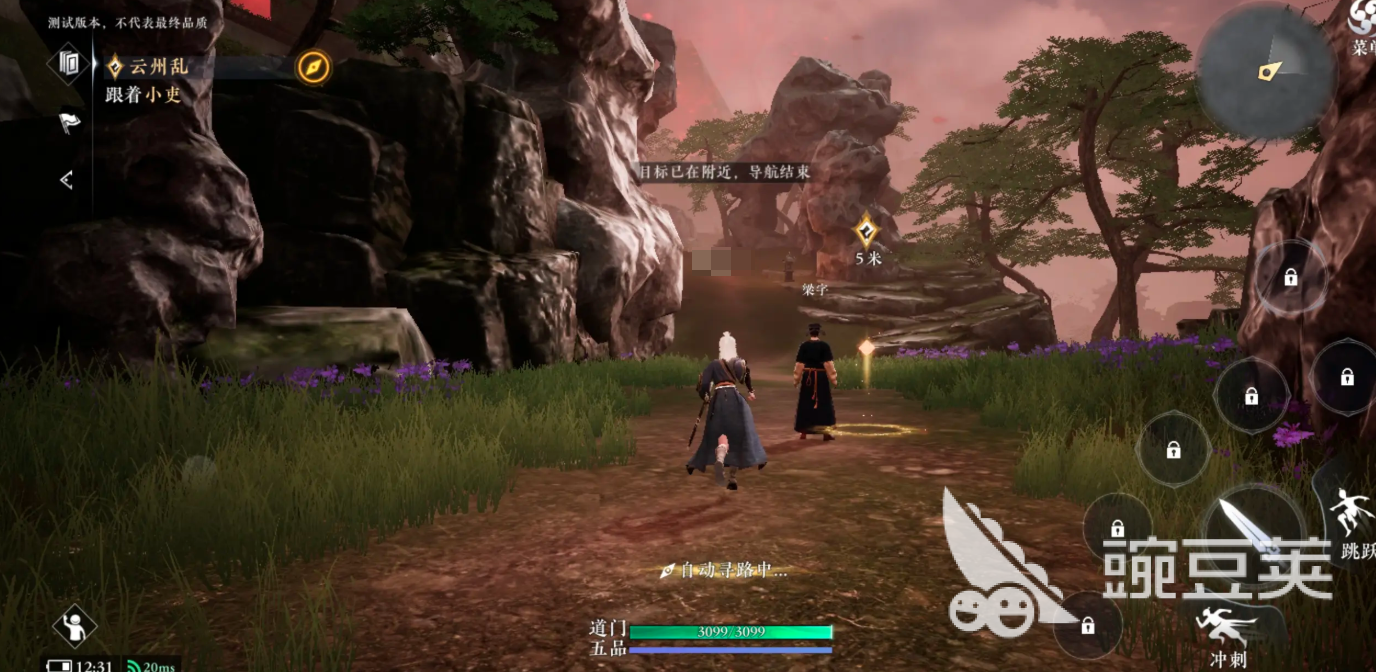1376x672 pixels.
Task: Open the circular minimap
Action: [1265, 70]
